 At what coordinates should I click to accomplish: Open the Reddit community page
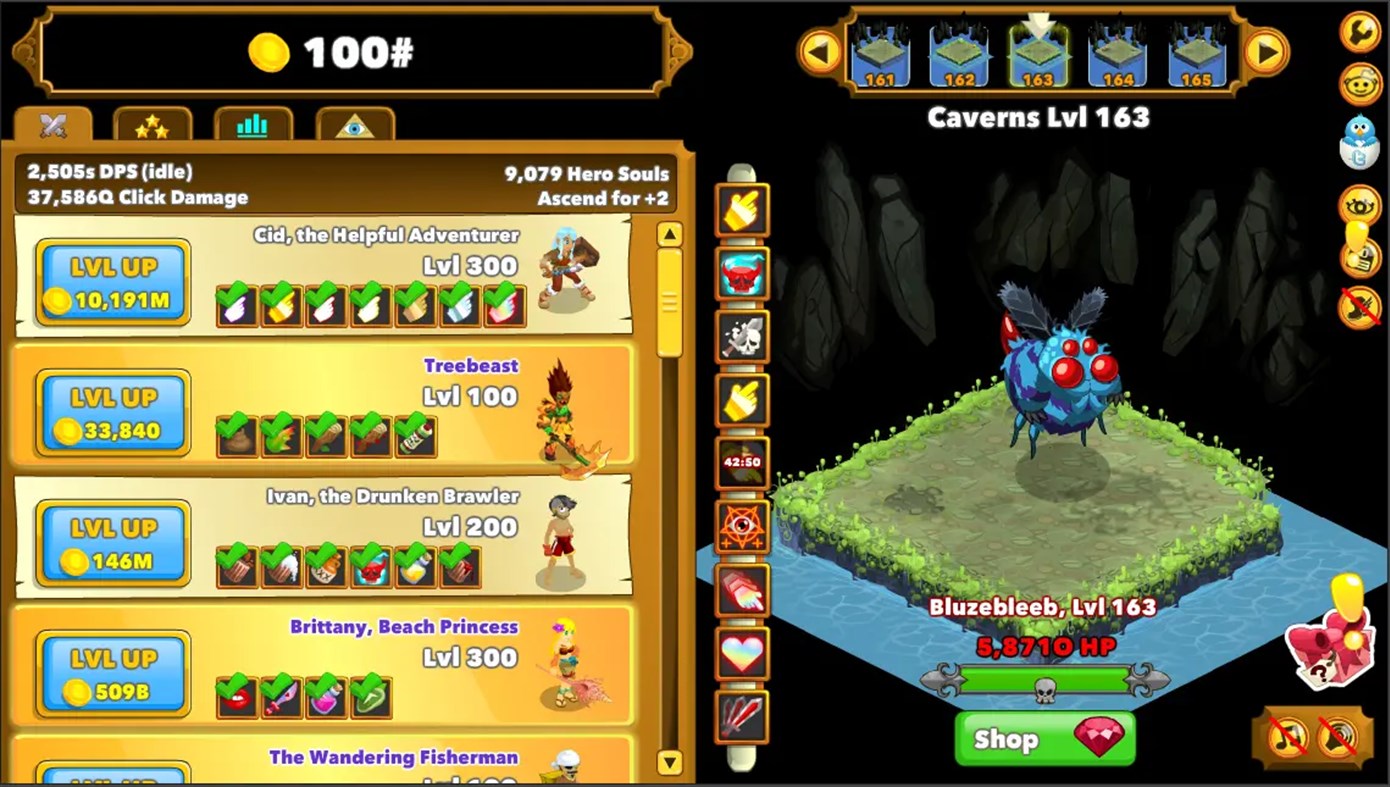(x=1359, y=85)
